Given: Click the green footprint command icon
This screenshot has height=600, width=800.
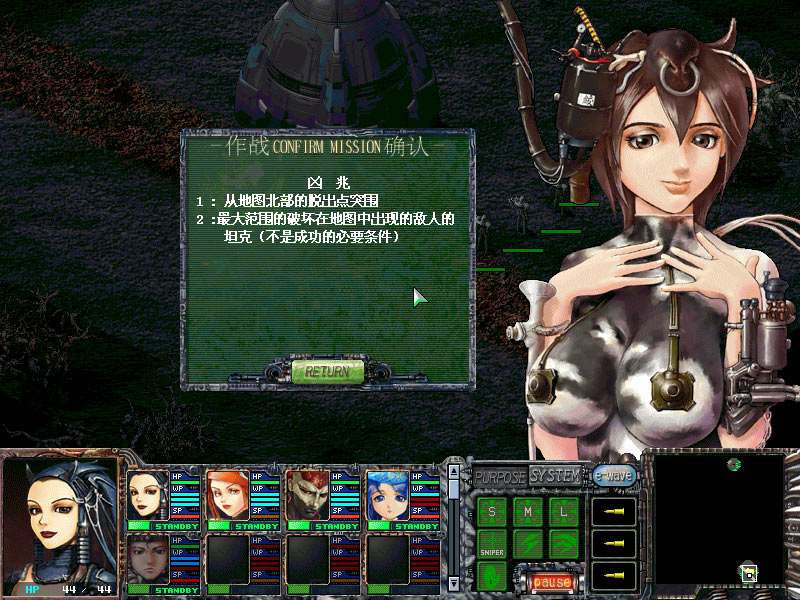Looking at the screenshot, I should pyautogui.click(x=492, y=576).
